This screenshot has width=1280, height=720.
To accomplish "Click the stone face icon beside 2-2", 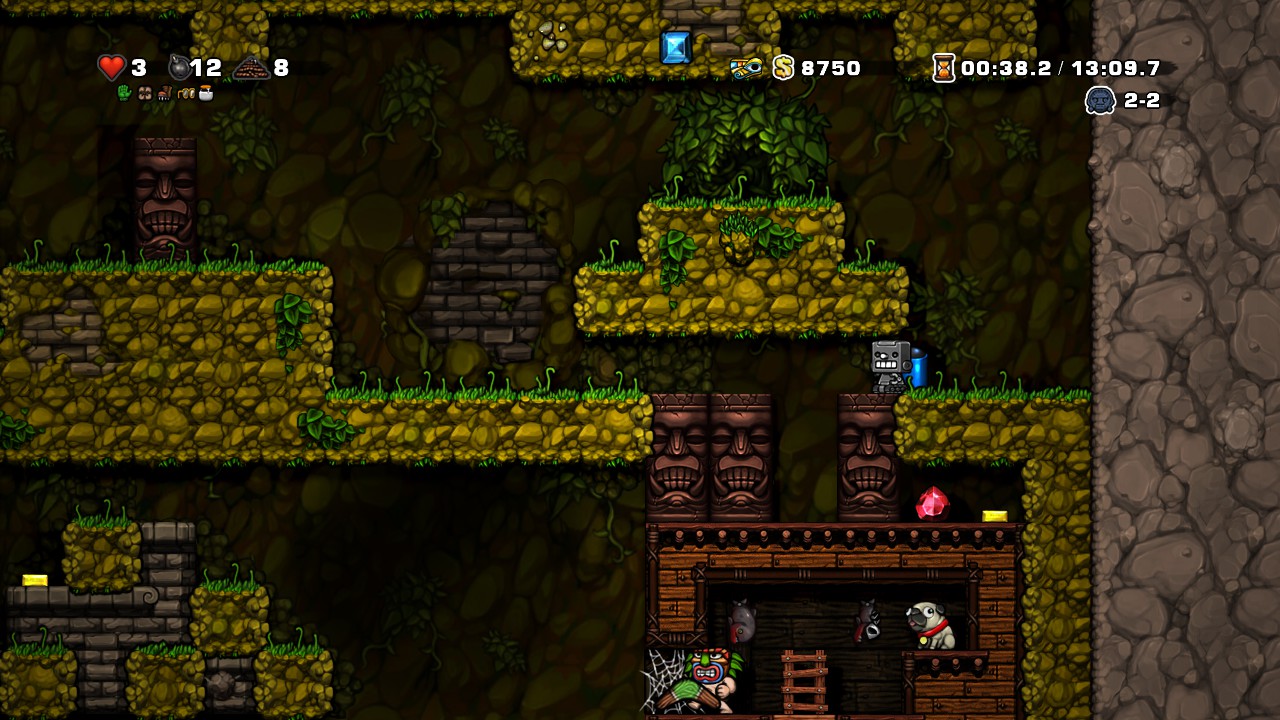I will click(1100, 100).
